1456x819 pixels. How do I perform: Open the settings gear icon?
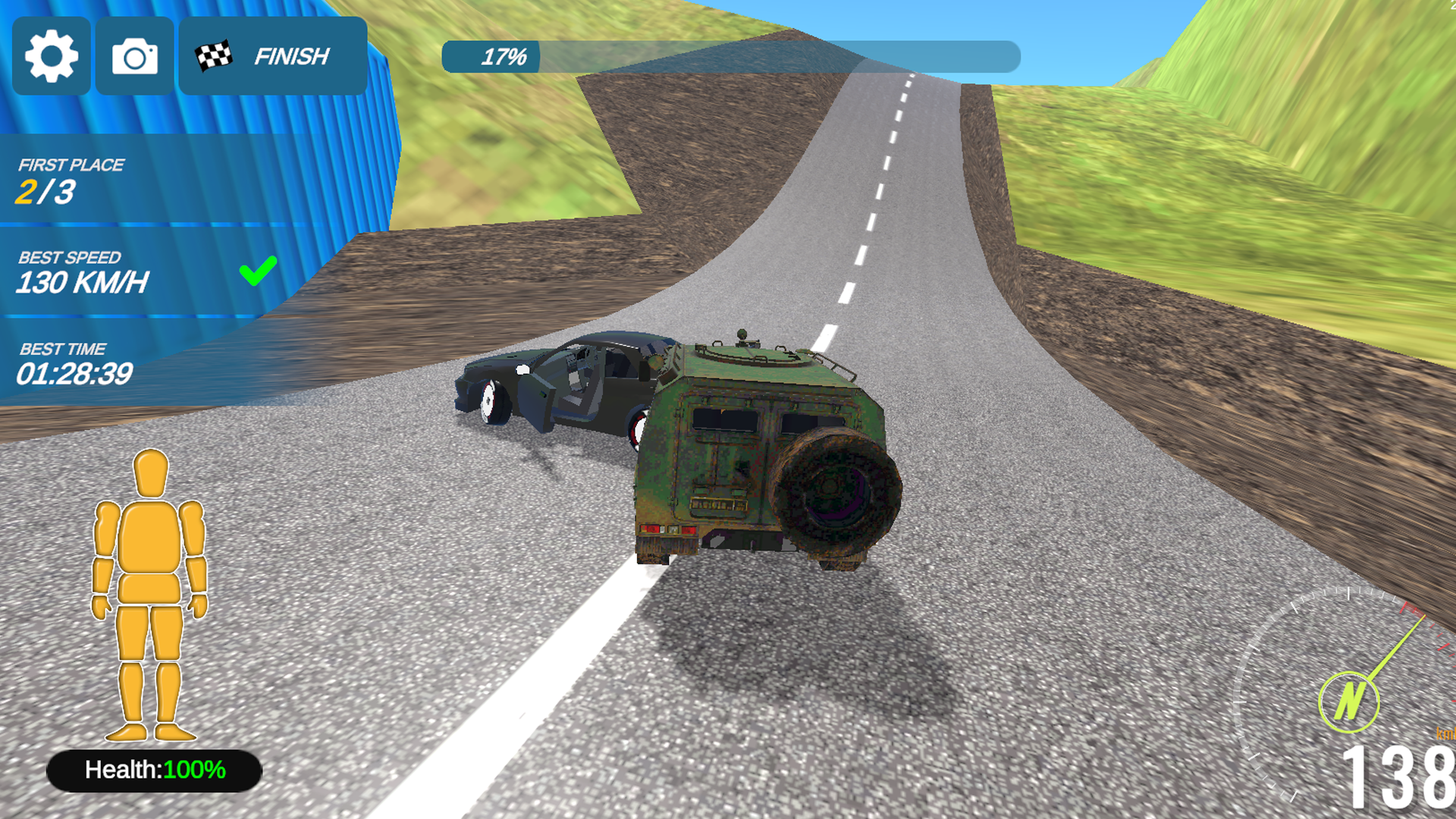pyautogui.click(x=51, y=55)
